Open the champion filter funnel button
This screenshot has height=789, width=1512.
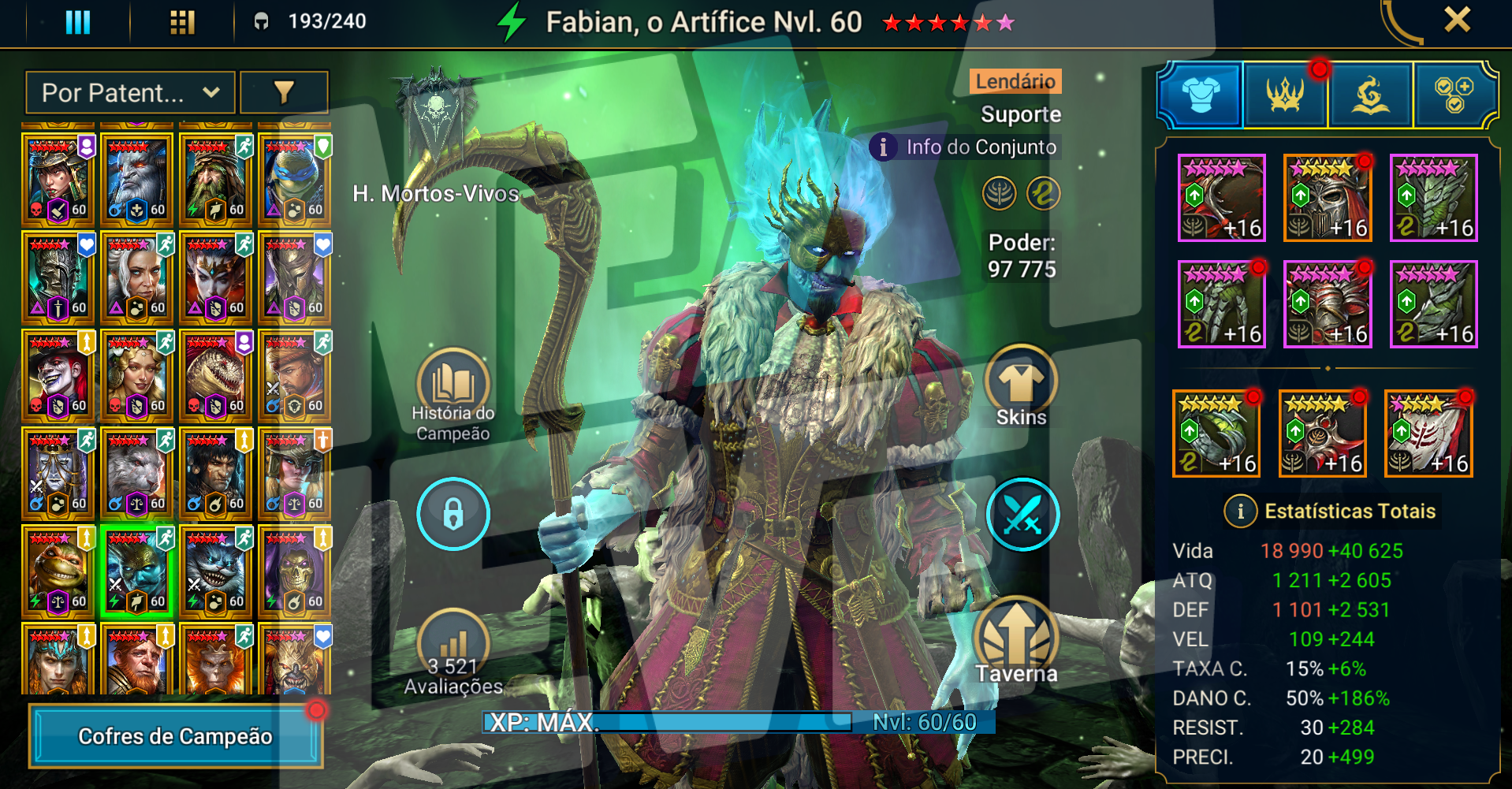284,93
